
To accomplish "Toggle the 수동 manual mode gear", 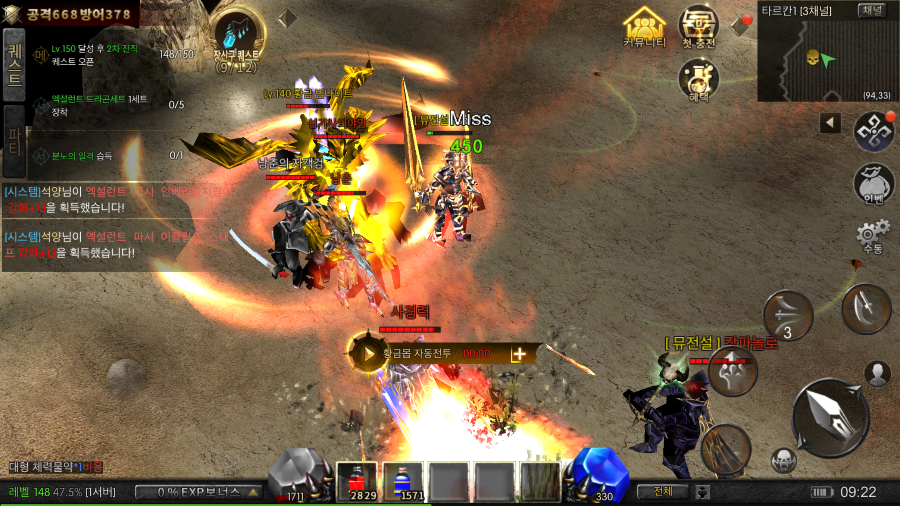I will click(872, 238).
